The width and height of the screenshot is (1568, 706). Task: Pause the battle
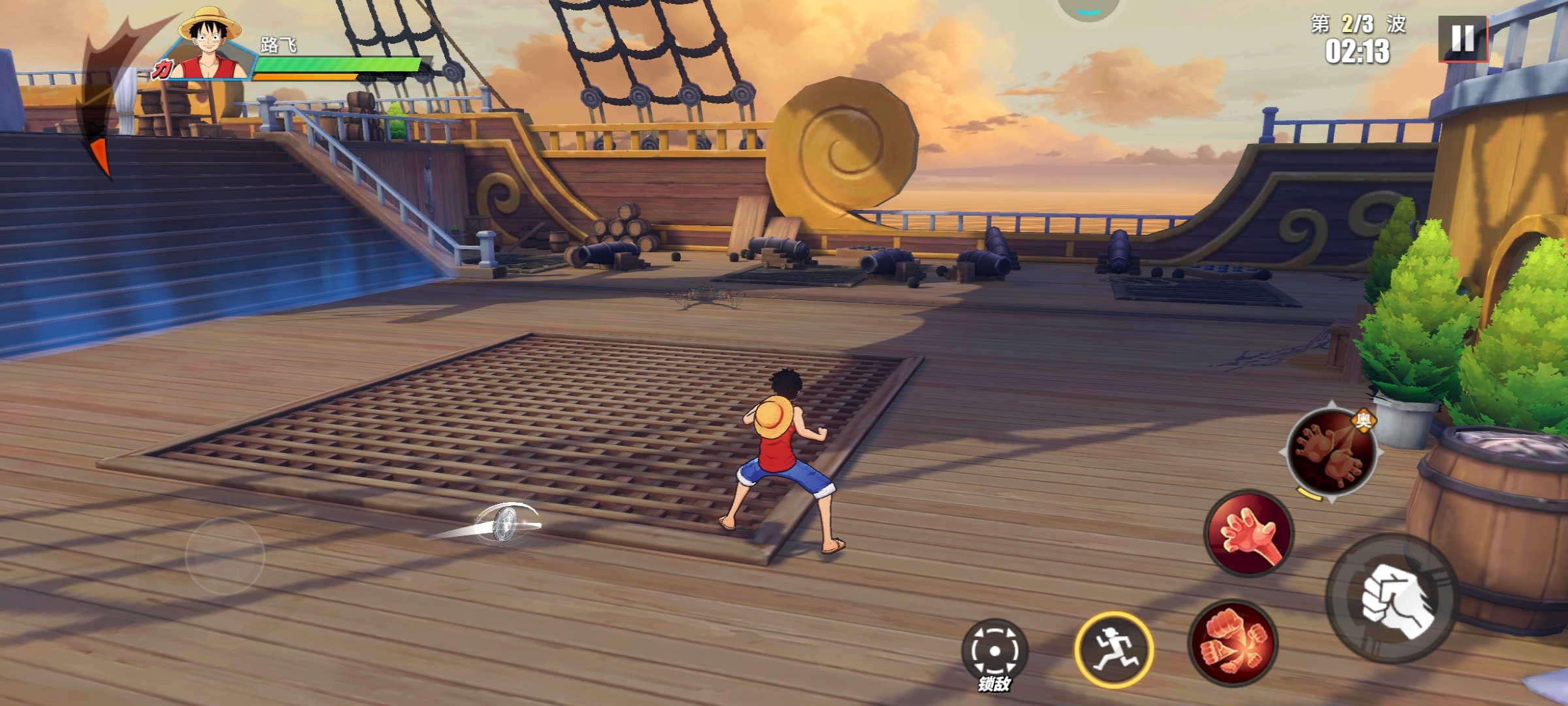[x=1462, y=39]
